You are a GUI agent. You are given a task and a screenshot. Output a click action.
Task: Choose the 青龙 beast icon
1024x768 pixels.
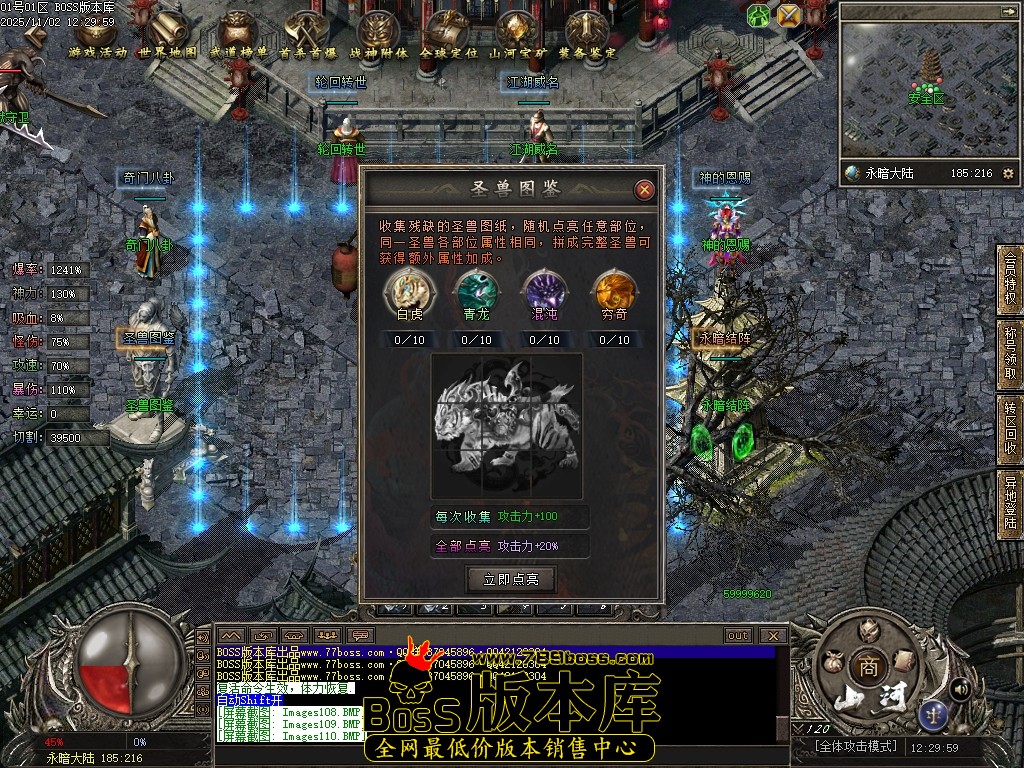476,290
